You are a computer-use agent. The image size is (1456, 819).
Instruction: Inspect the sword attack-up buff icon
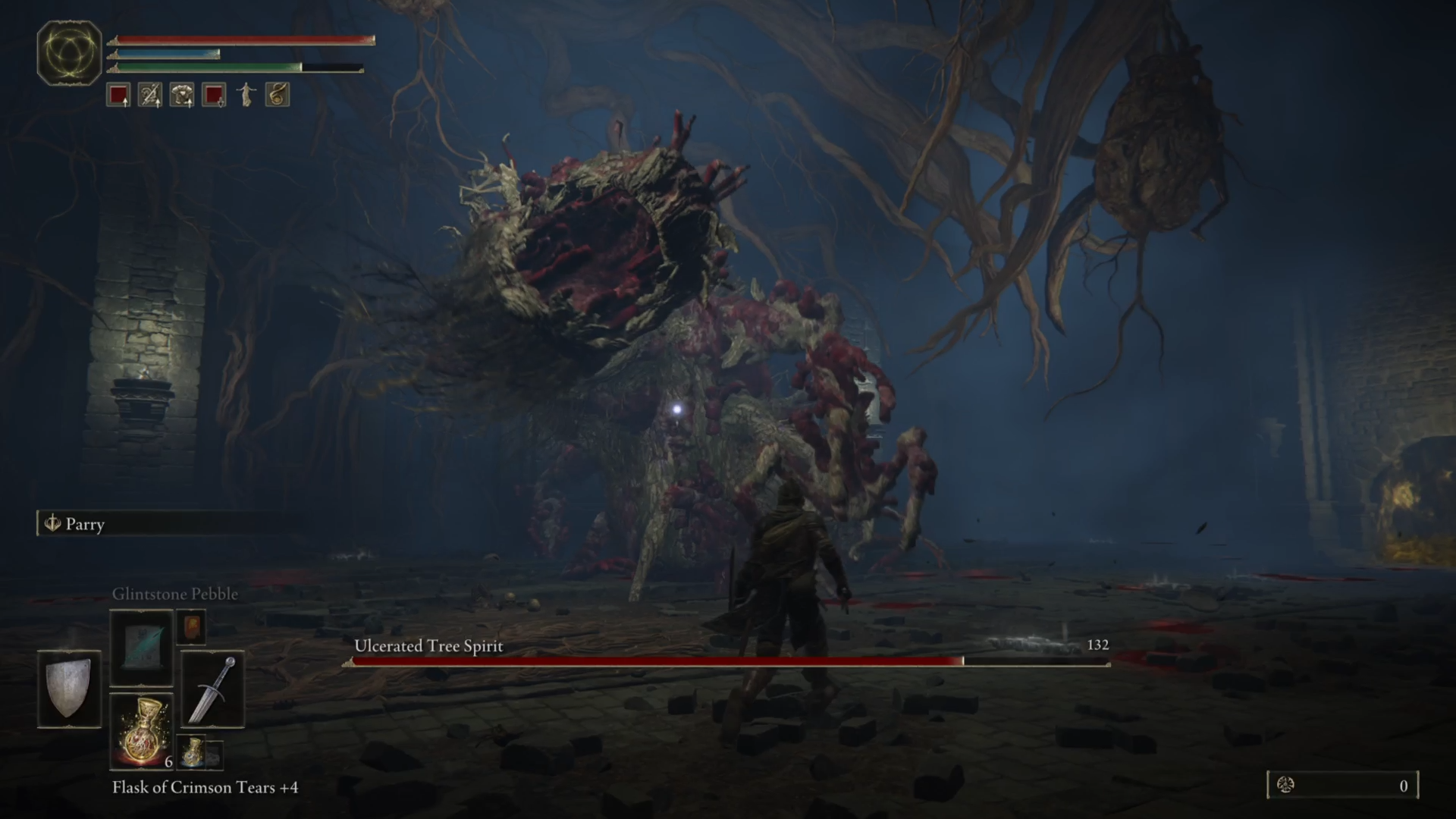click(x=150, y=96)
